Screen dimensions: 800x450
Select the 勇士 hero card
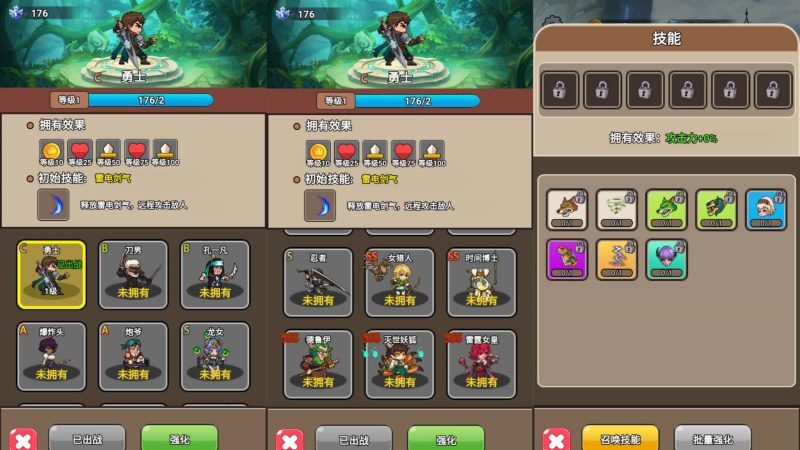click(52, 273)
